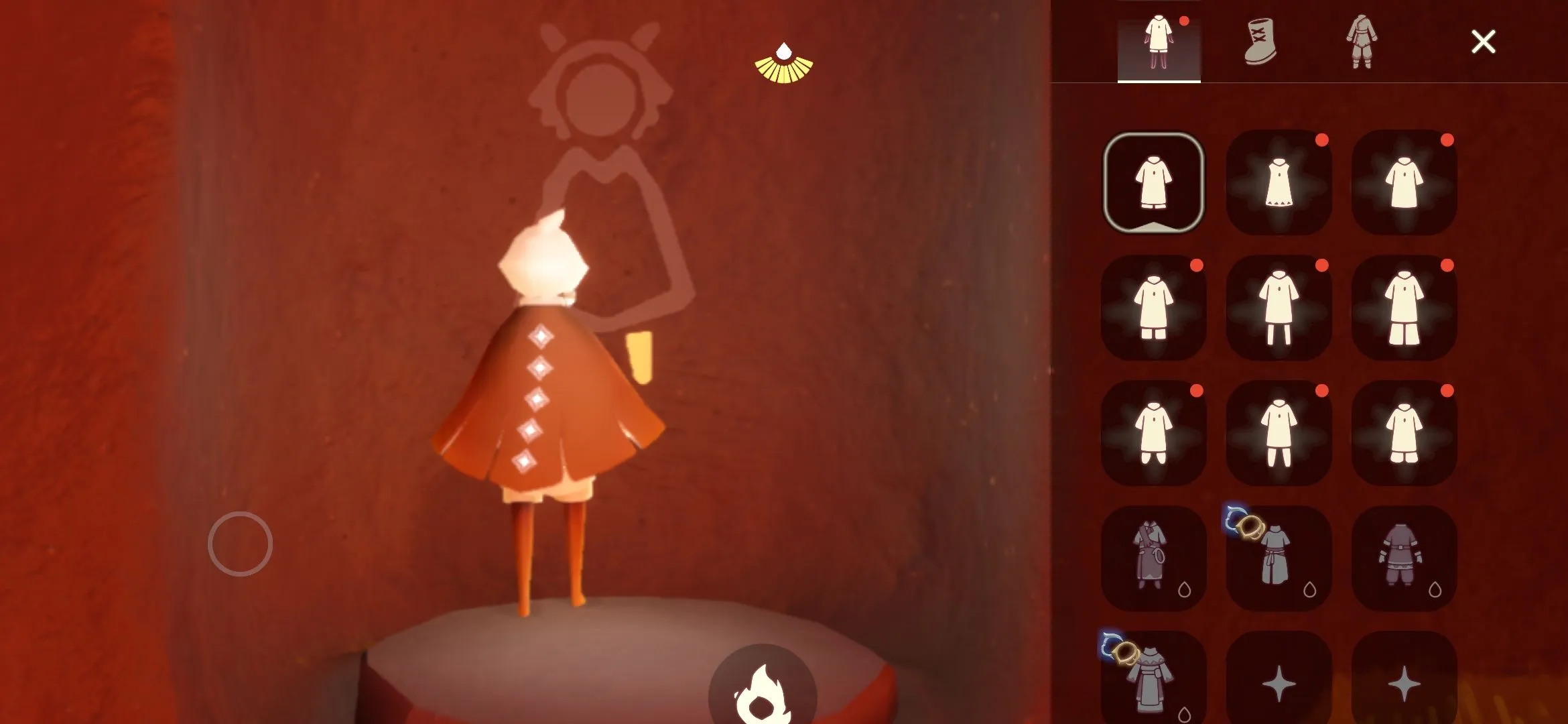This screenshot has height=724, width=1568.
Task: Unlock the robe with the golden season pendant
Action: point(1153,677)
